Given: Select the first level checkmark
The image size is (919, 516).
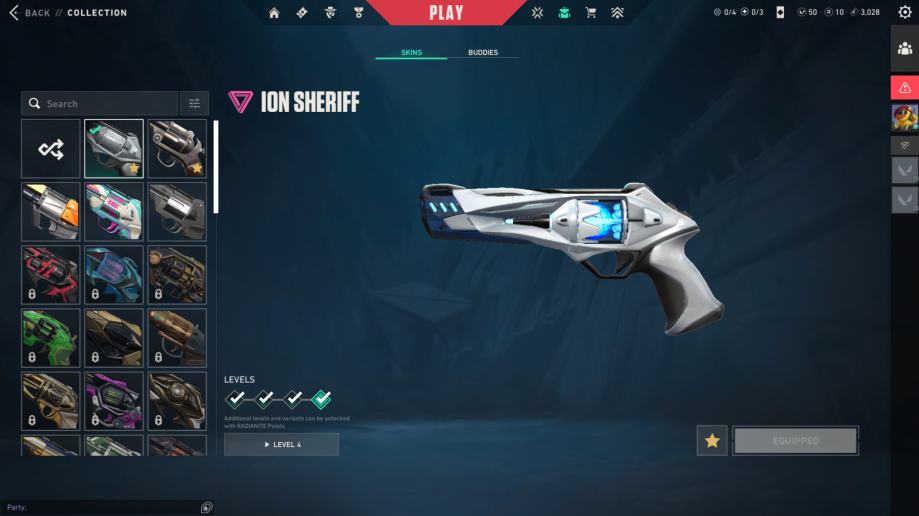Looking at the screenshot, I should click(236, 399).
